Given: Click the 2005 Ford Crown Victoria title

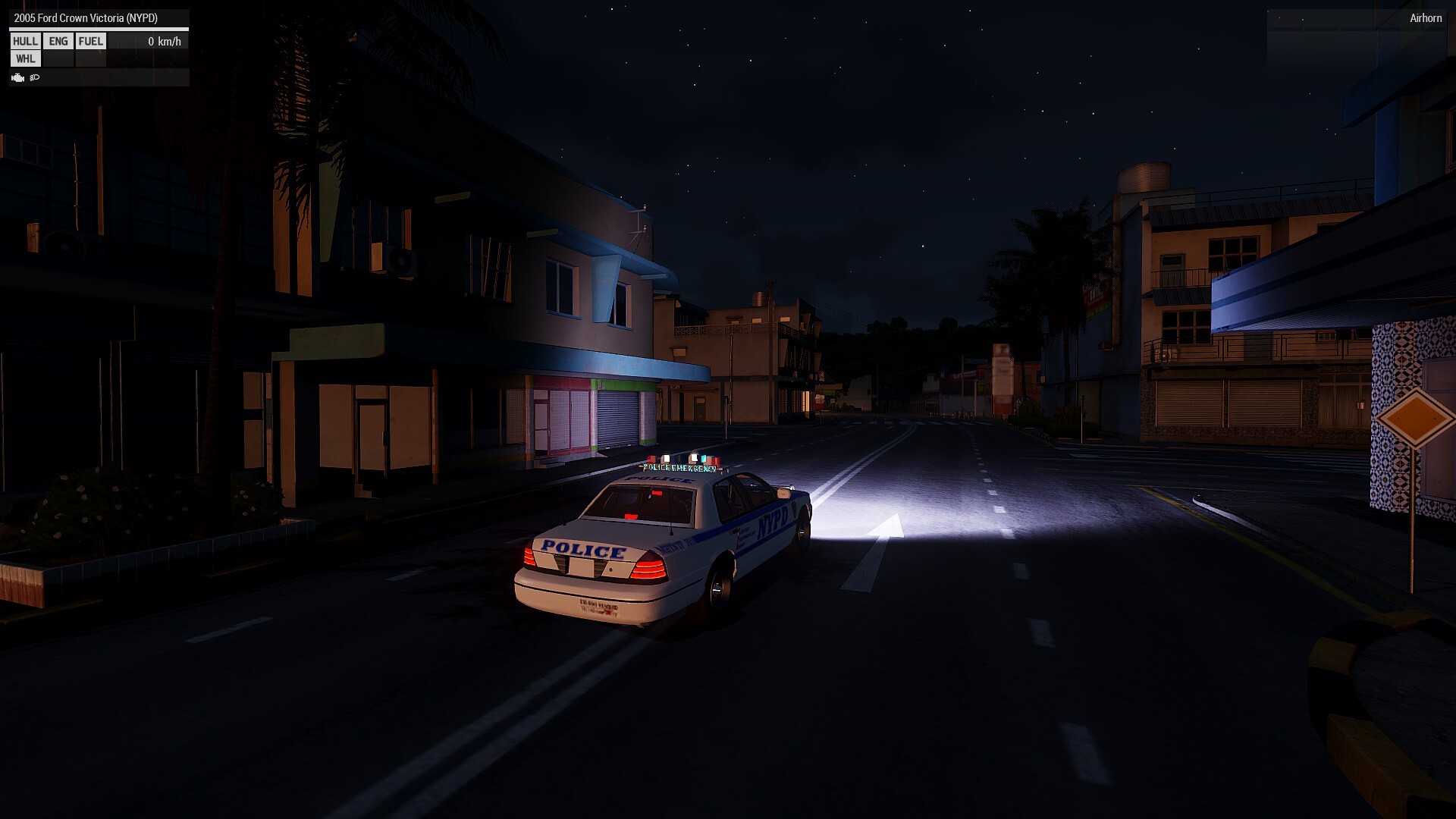Looking at the screenshot, I should pyautogui.click(x=86, y=18).
